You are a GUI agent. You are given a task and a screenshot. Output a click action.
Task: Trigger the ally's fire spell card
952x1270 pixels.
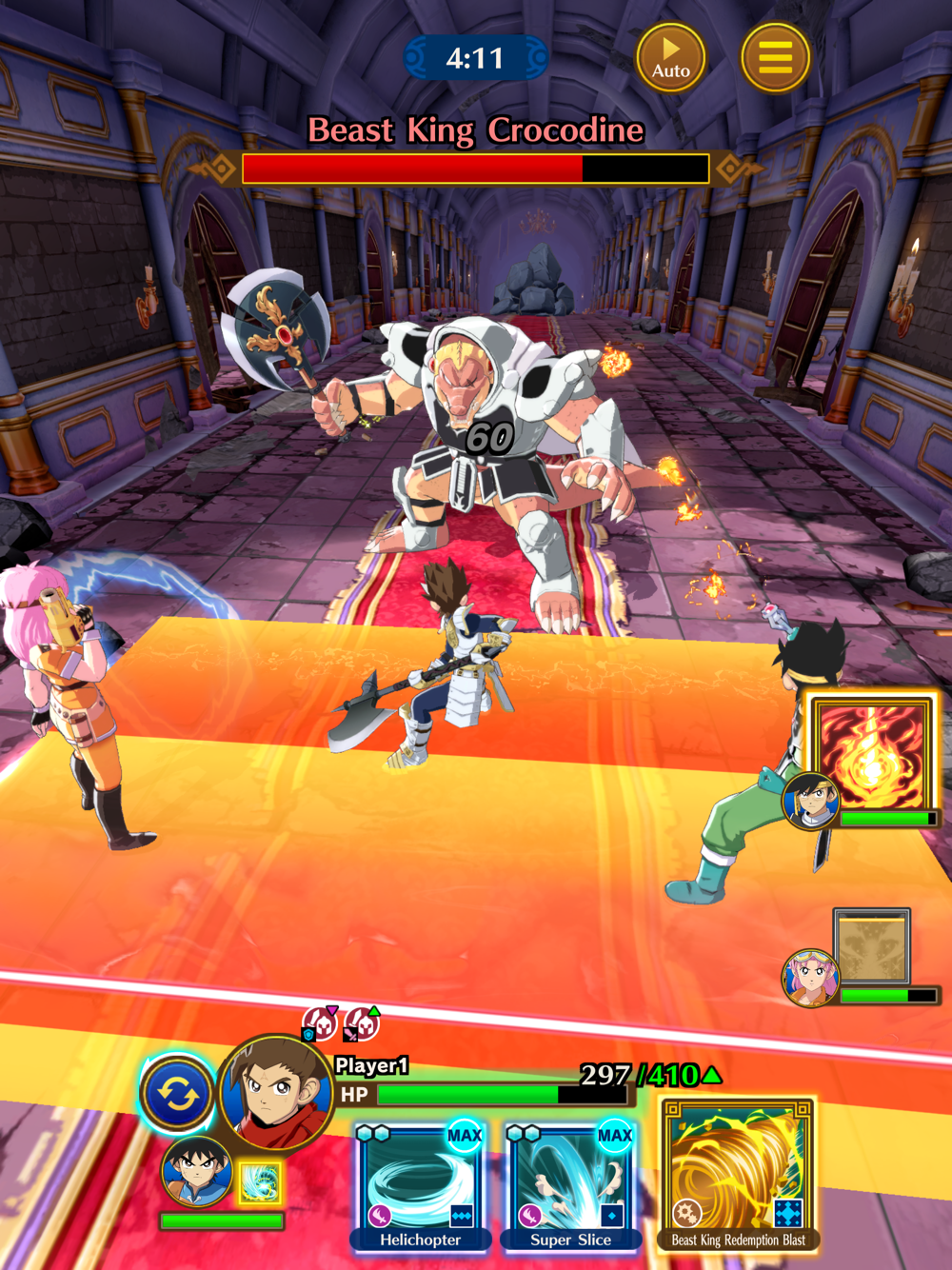871,754
